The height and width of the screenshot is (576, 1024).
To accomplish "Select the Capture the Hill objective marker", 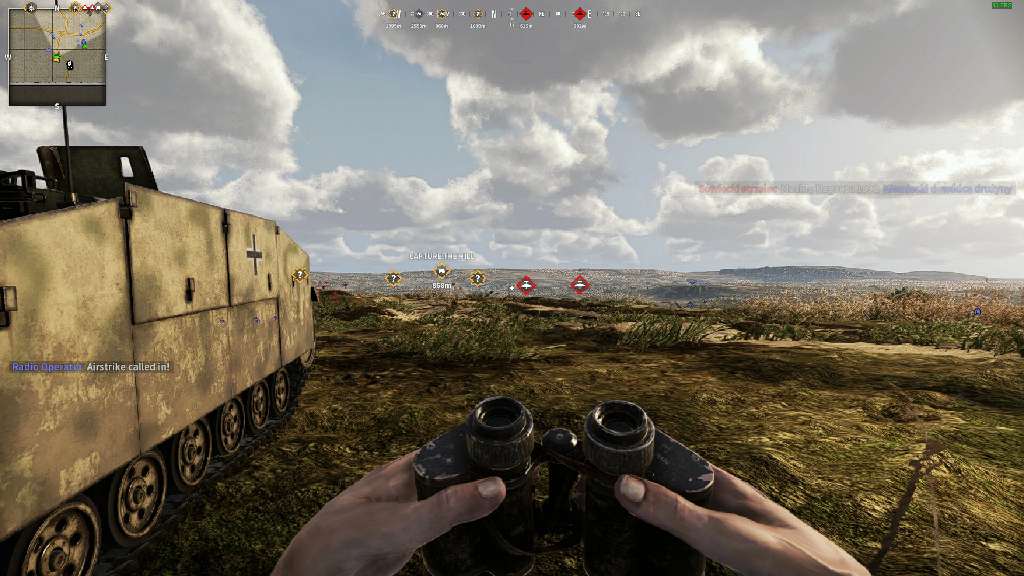I will pos(441,271).
